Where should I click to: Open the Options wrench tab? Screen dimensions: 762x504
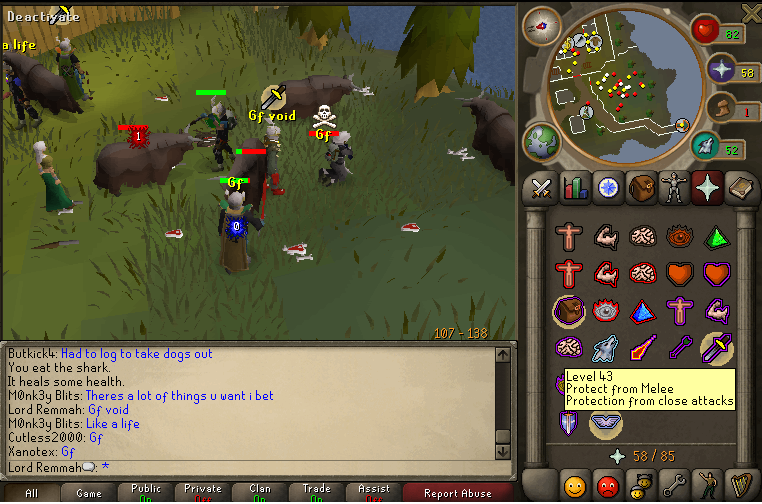pyautogui.click(x=673, y=487)
